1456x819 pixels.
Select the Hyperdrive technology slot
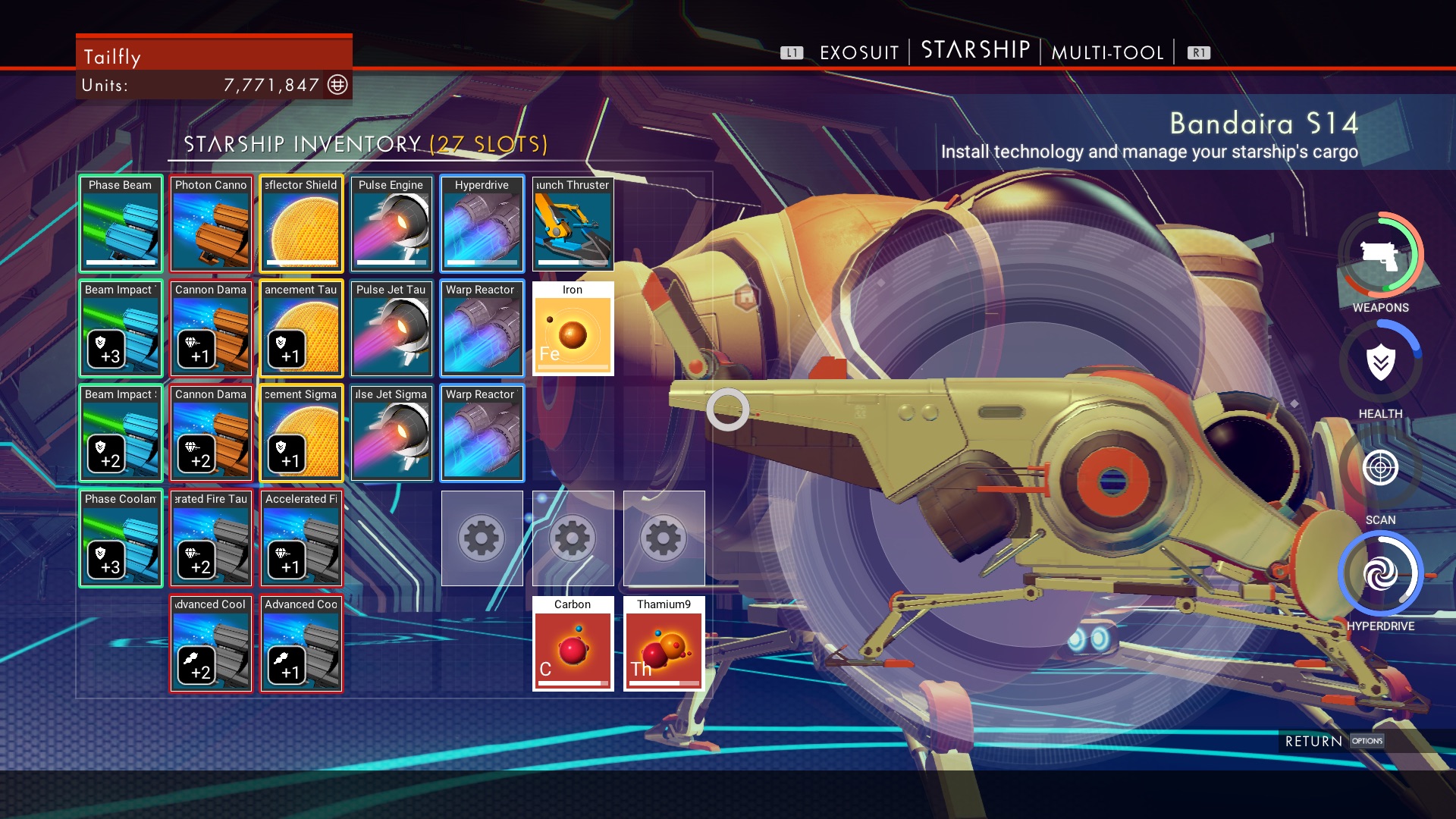point(482,224)
